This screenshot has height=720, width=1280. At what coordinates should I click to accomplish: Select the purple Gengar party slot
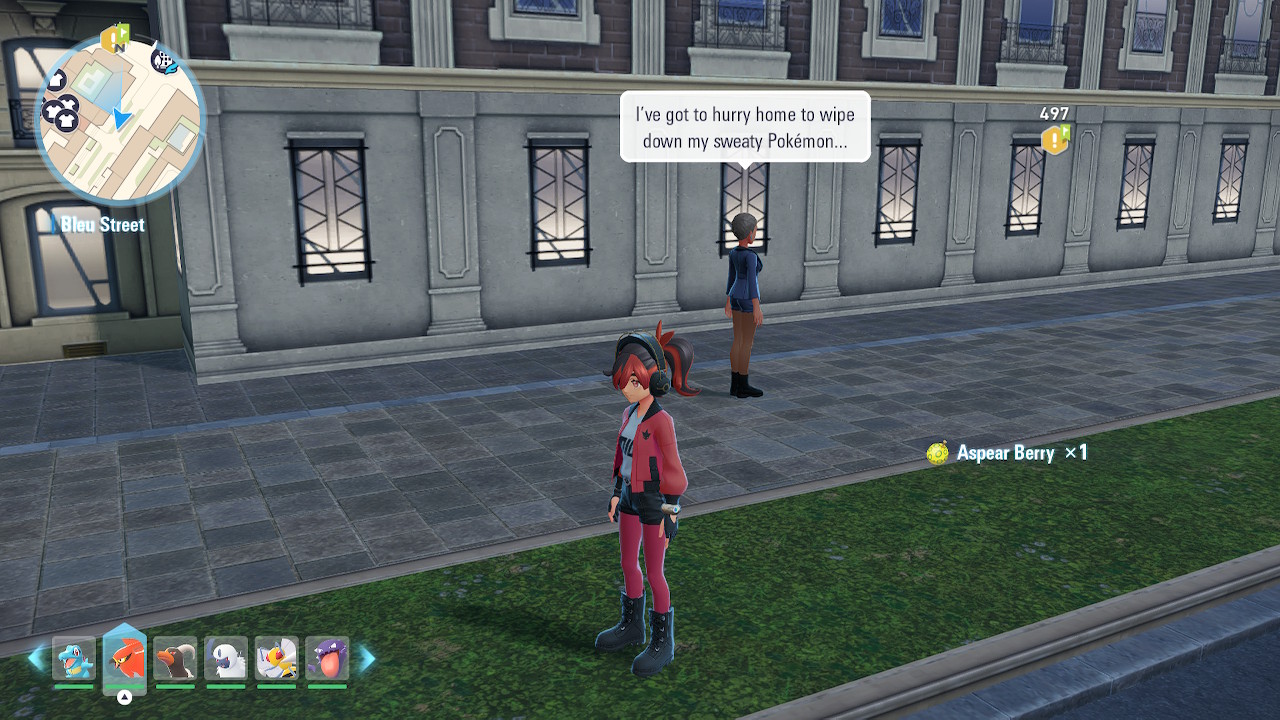tap(328, 659)
